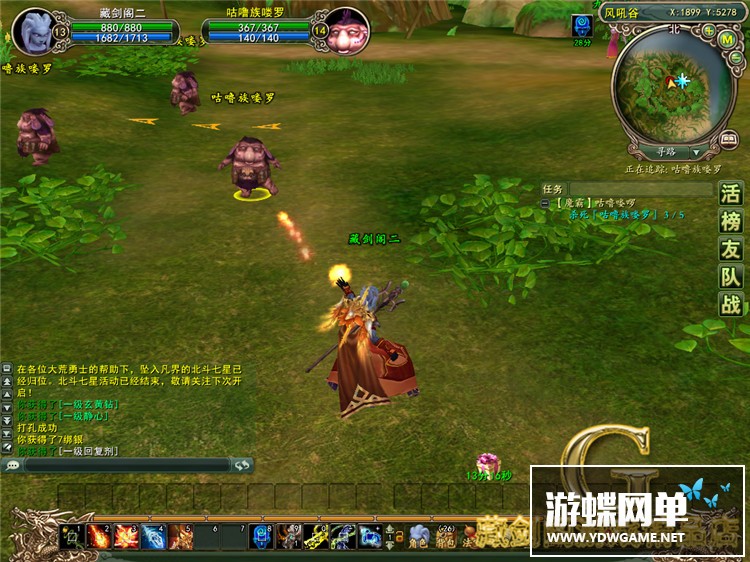Click the chat input field
750x562 pixels.
(127, 465)
